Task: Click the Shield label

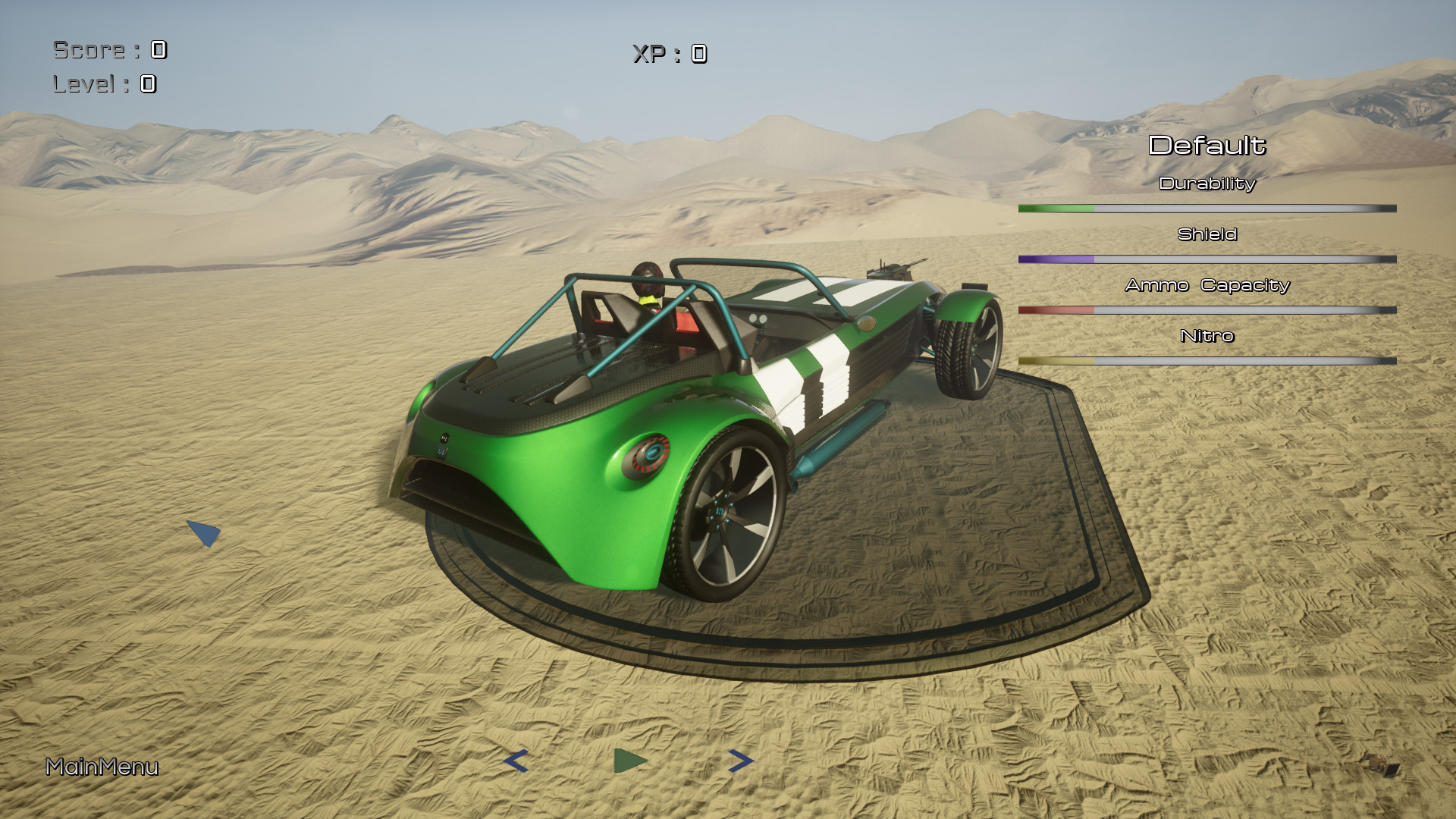Action: click(x=1209, y=234)
